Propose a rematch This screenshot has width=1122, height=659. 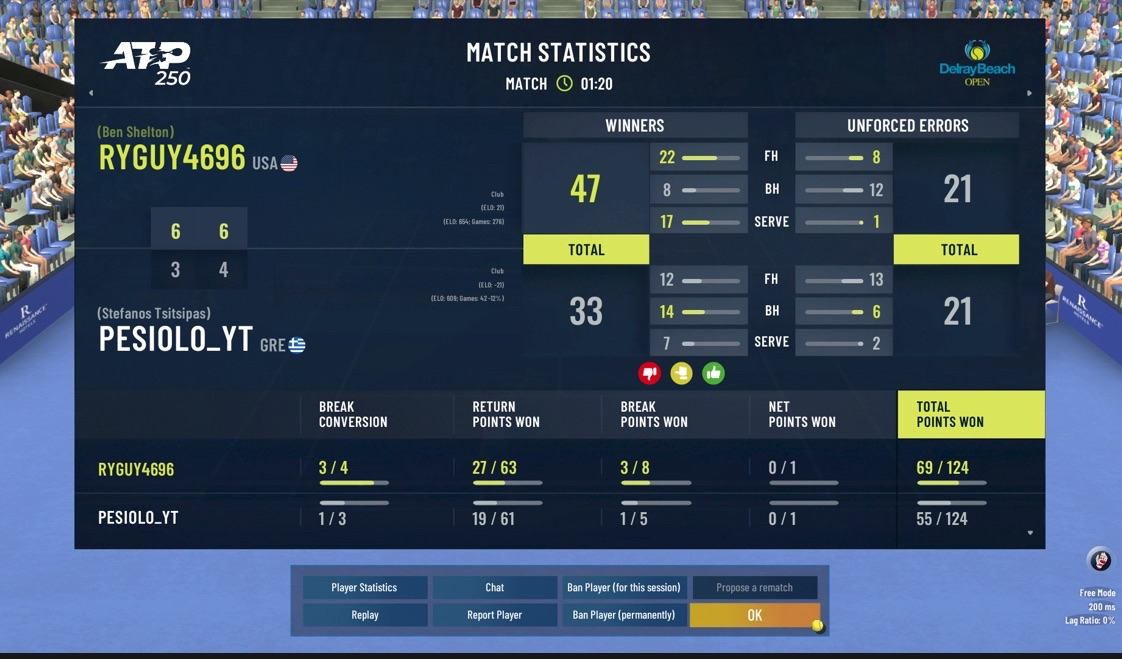click(754, 587)
